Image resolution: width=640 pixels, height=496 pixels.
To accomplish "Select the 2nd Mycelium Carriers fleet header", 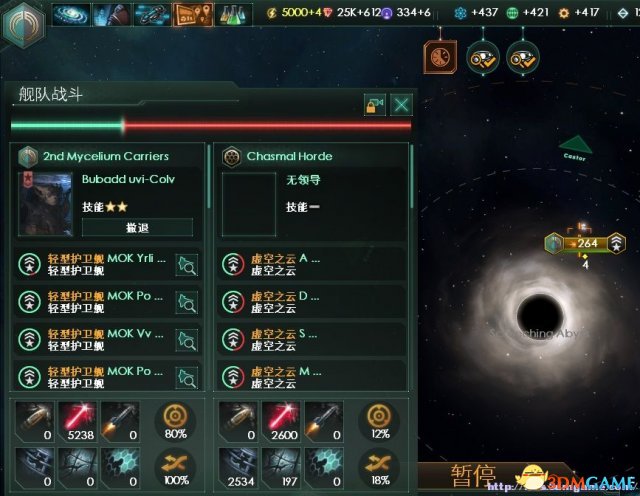I will tap(105, 156).
